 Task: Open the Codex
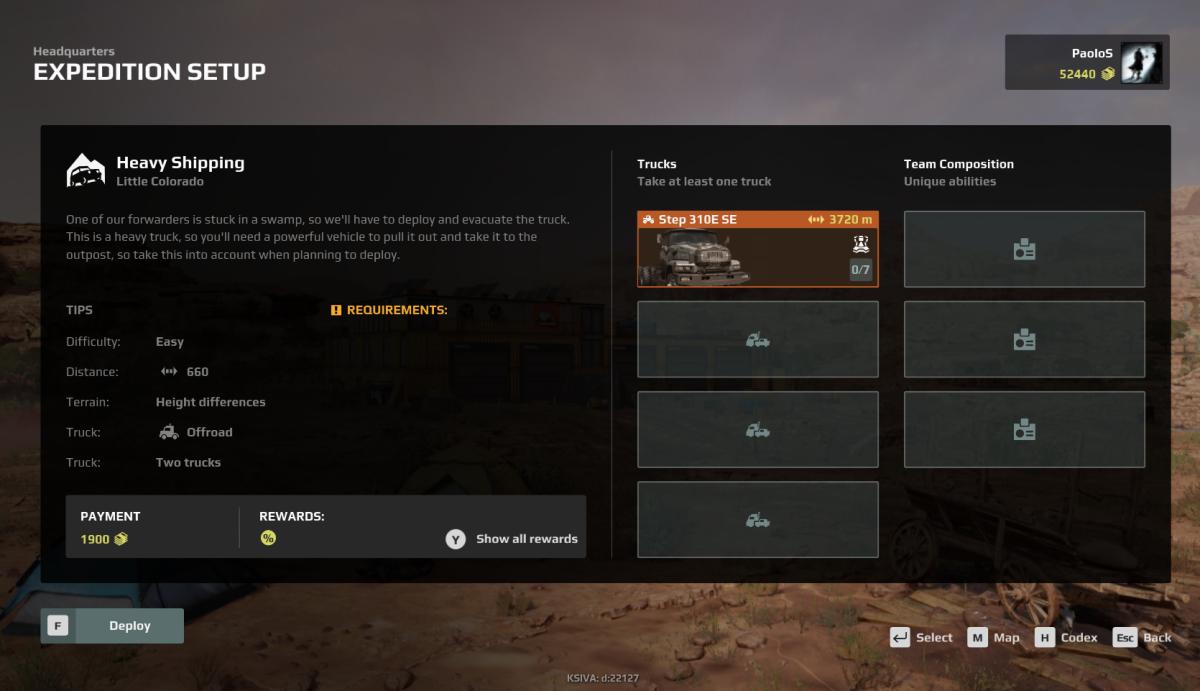pos(1066,638)
